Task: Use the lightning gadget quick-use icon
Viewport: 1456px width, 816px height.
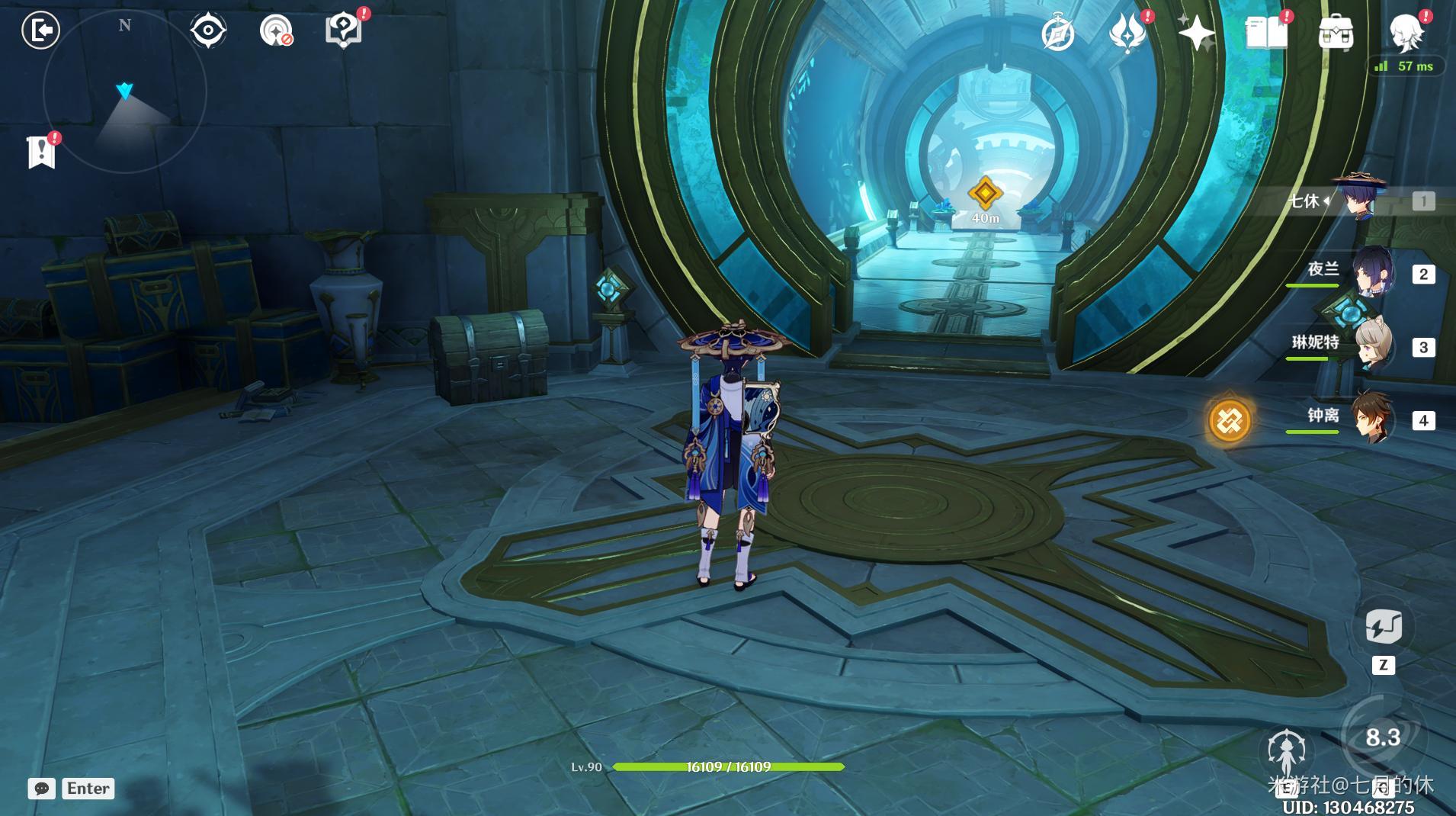Action: (x=1383, y=628)
